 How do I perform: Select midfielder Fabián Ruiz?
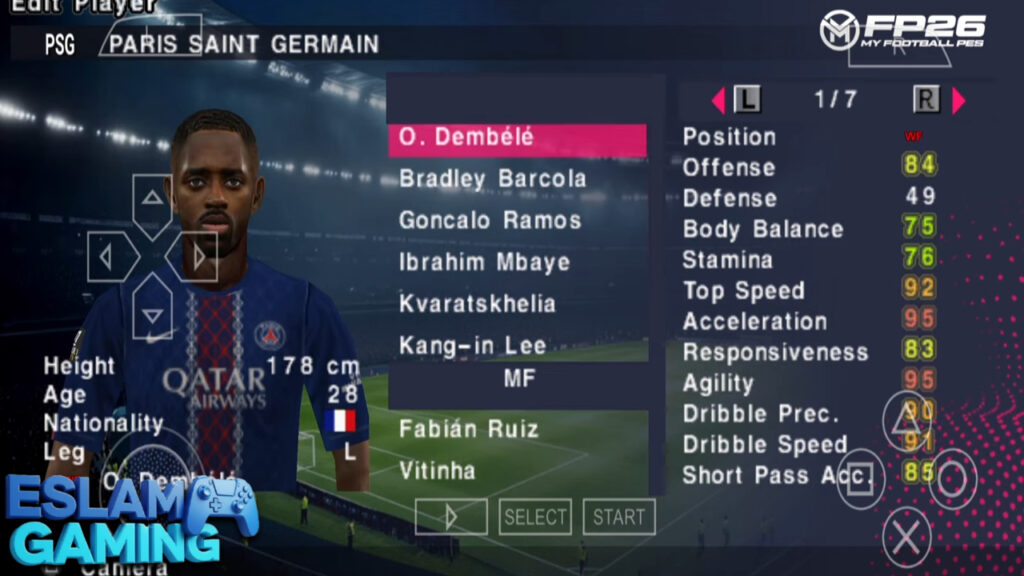[x=516, y=430]
